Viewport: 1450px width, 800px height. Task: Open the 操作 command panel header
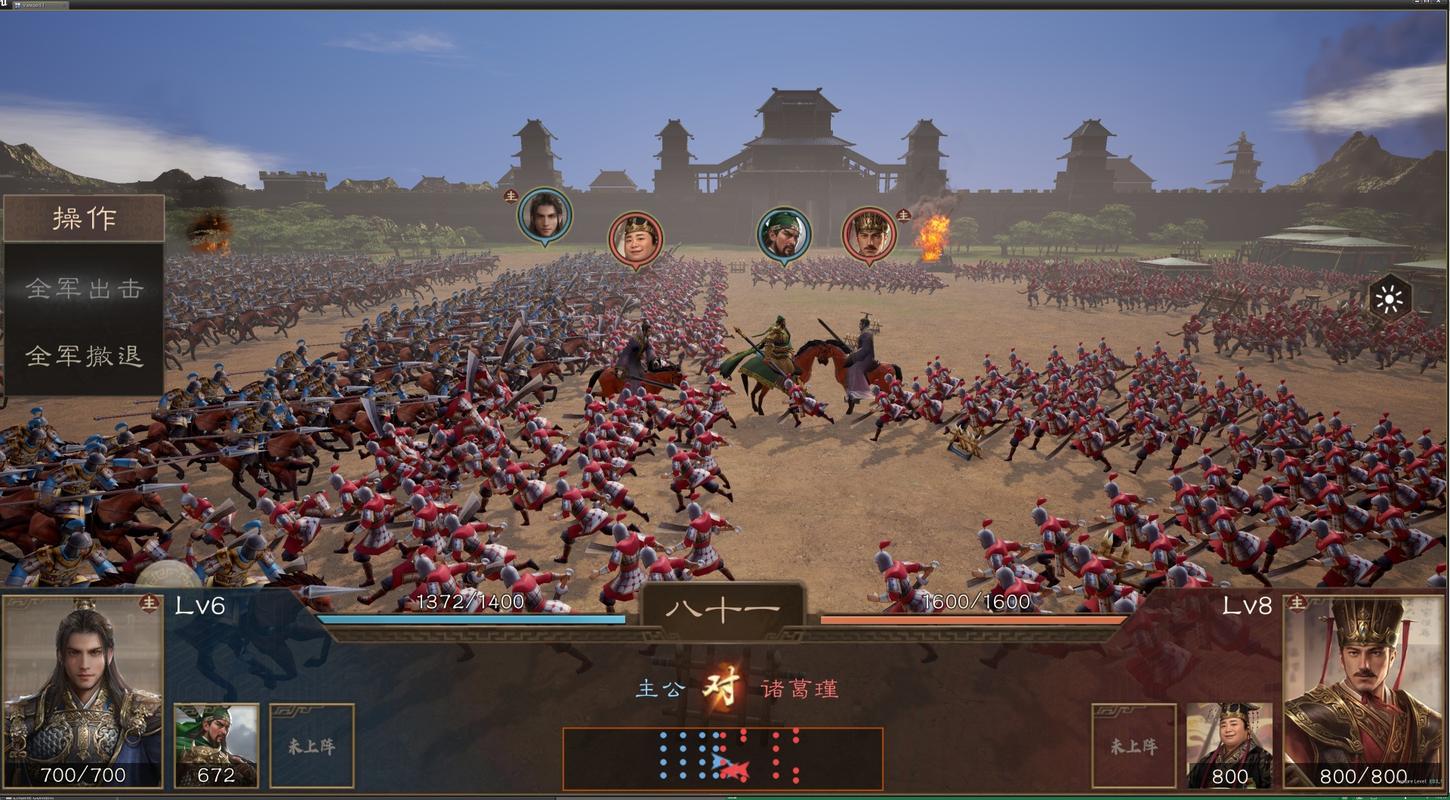(85, 219)
